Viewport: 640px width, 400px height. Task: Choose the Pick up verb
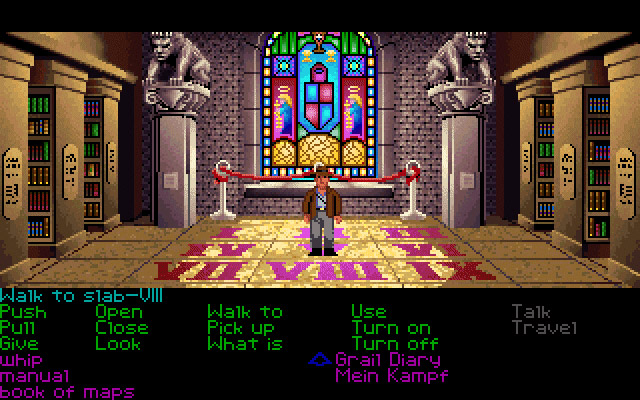tap(240, 328)
